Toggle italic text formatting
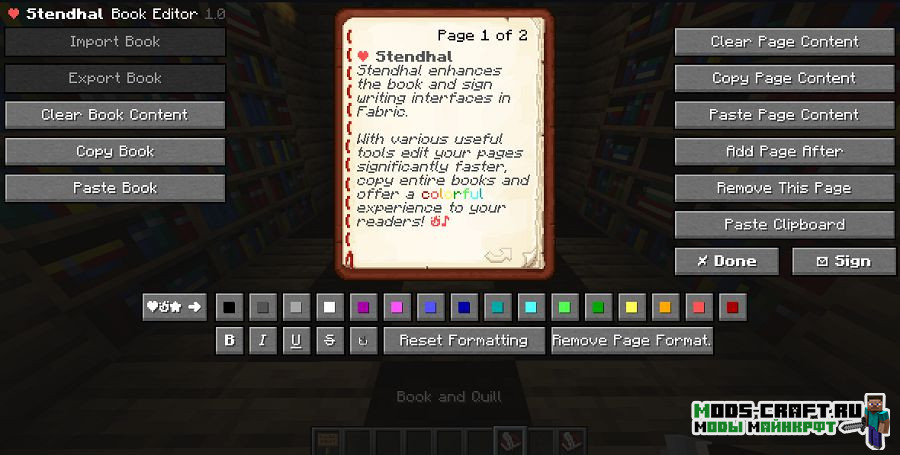Viewport: 900px width, 455px height. [263, 340]
